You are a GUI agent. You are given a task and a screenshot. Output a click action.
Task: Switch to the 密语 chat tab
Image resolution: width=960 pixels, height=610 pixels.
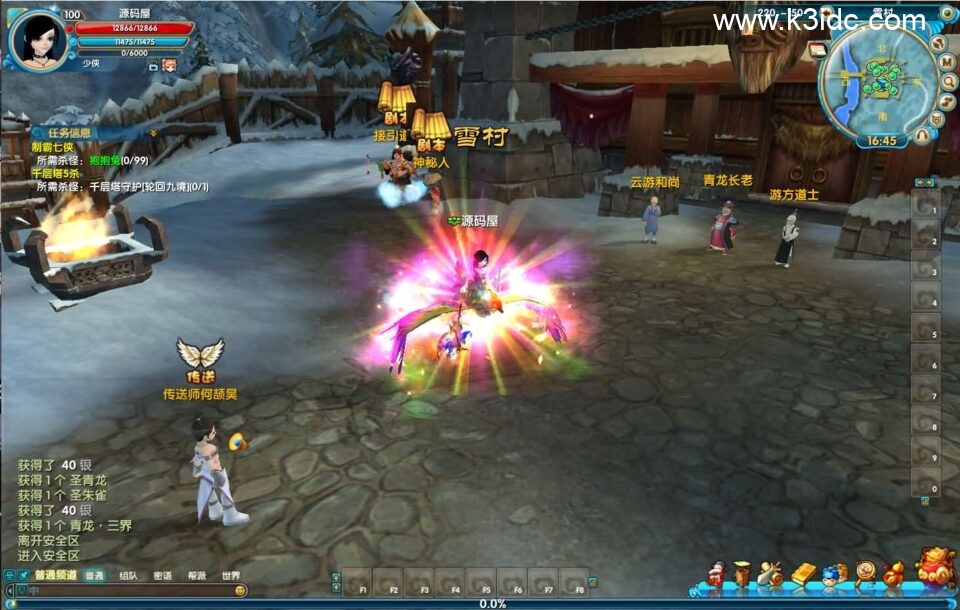[x=162, y=576]
